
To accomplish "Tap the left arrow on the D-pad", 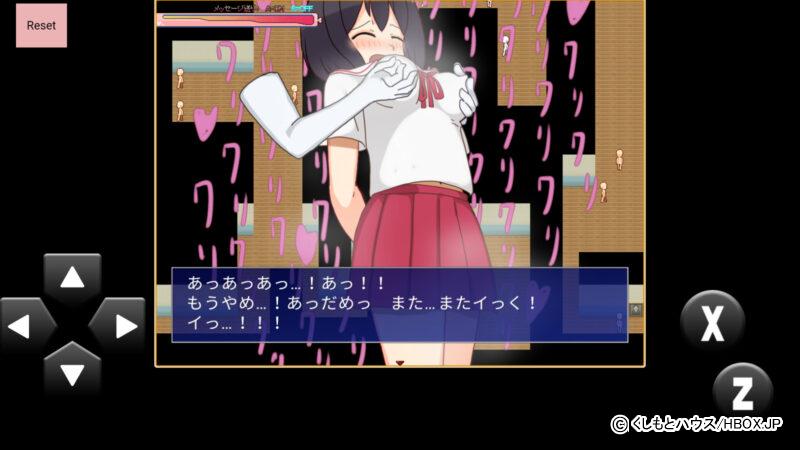I will [x=27, y=326].
